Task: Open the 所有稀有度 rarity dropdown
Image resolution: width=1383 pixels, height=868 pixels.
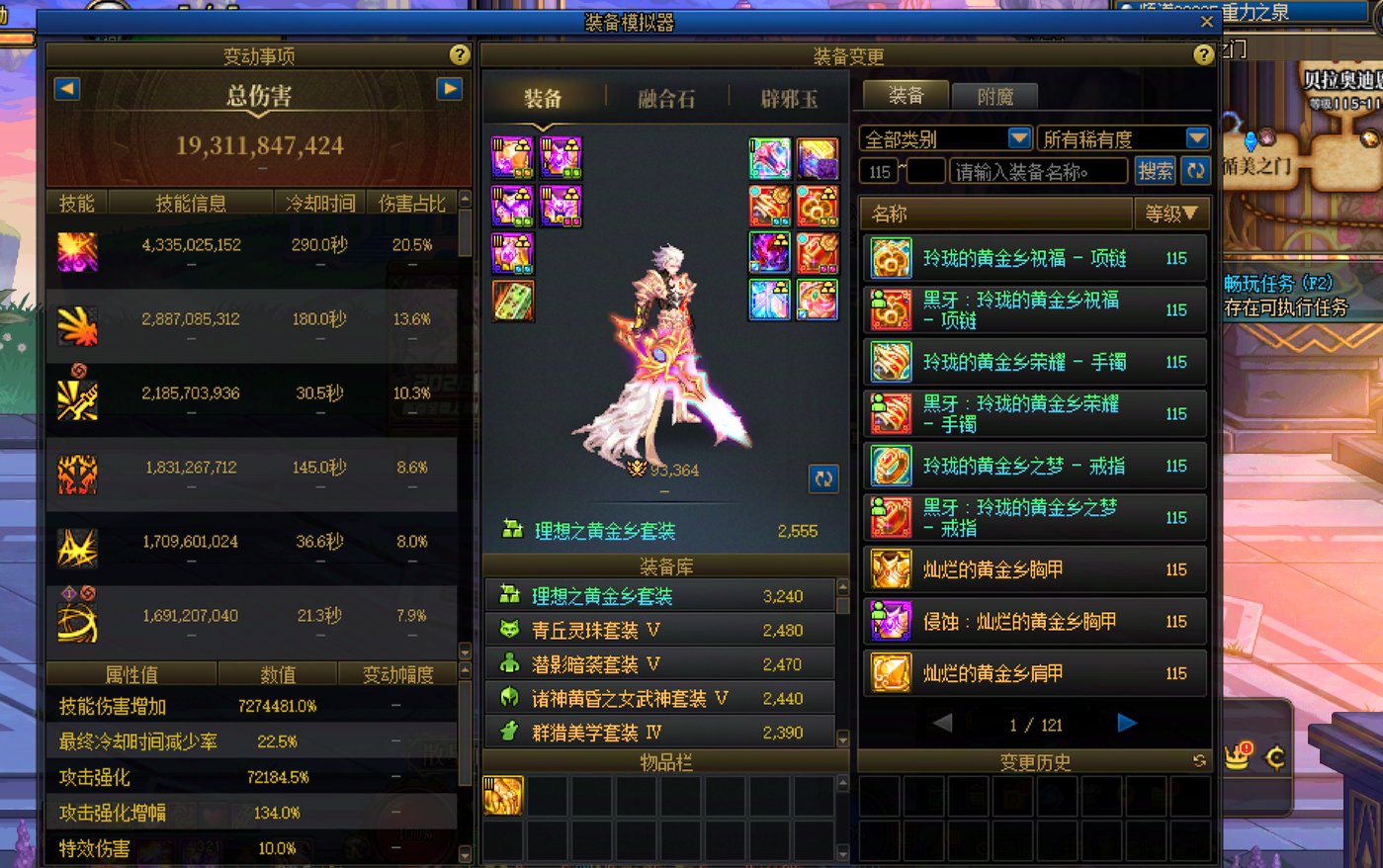Action: coord(1197,137)
